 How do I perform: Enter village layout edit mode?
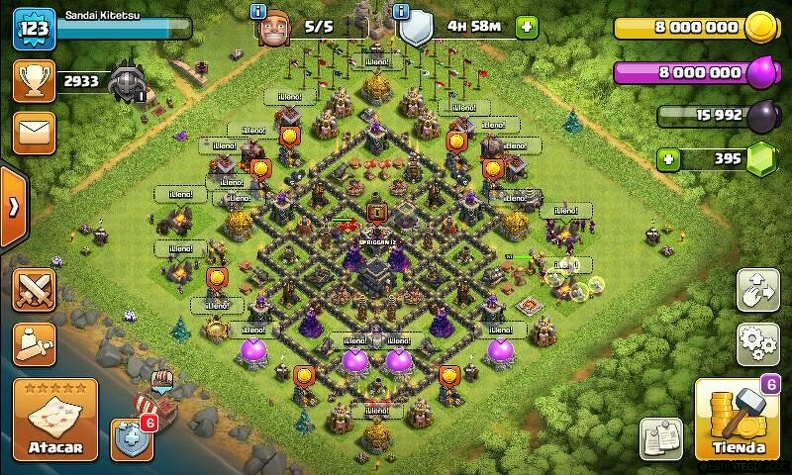[x=758, y=289]
